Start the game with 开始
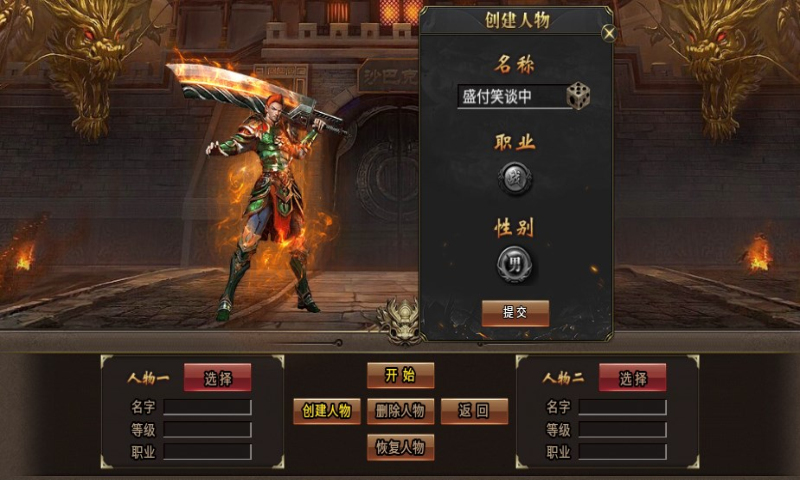Screen dimensions: 800x480 pyautogui.click(x=400, y=376)
